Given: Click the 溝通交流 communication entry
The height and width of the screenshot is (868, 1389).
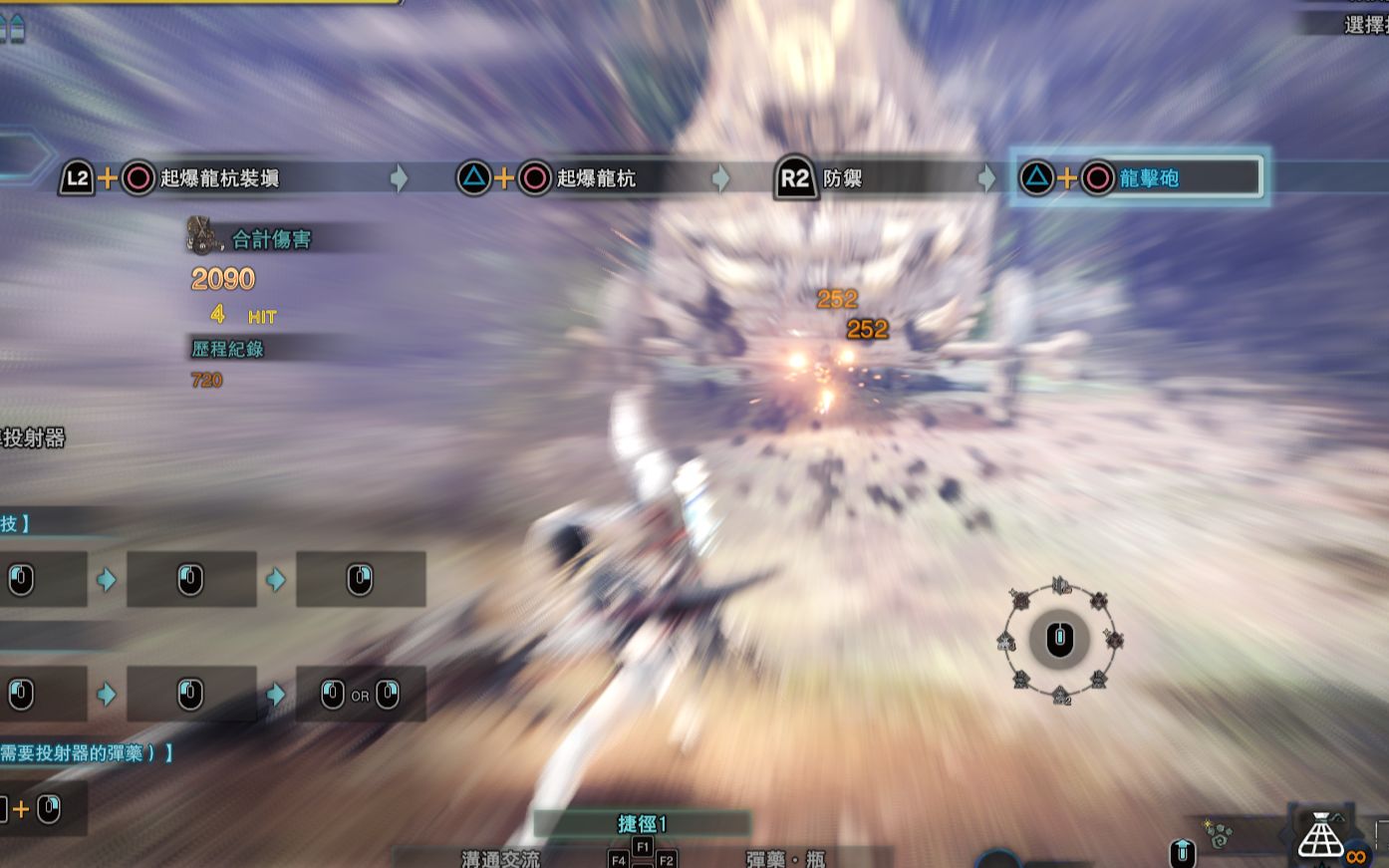Looking at the screenshot, I should coord(501,859).
